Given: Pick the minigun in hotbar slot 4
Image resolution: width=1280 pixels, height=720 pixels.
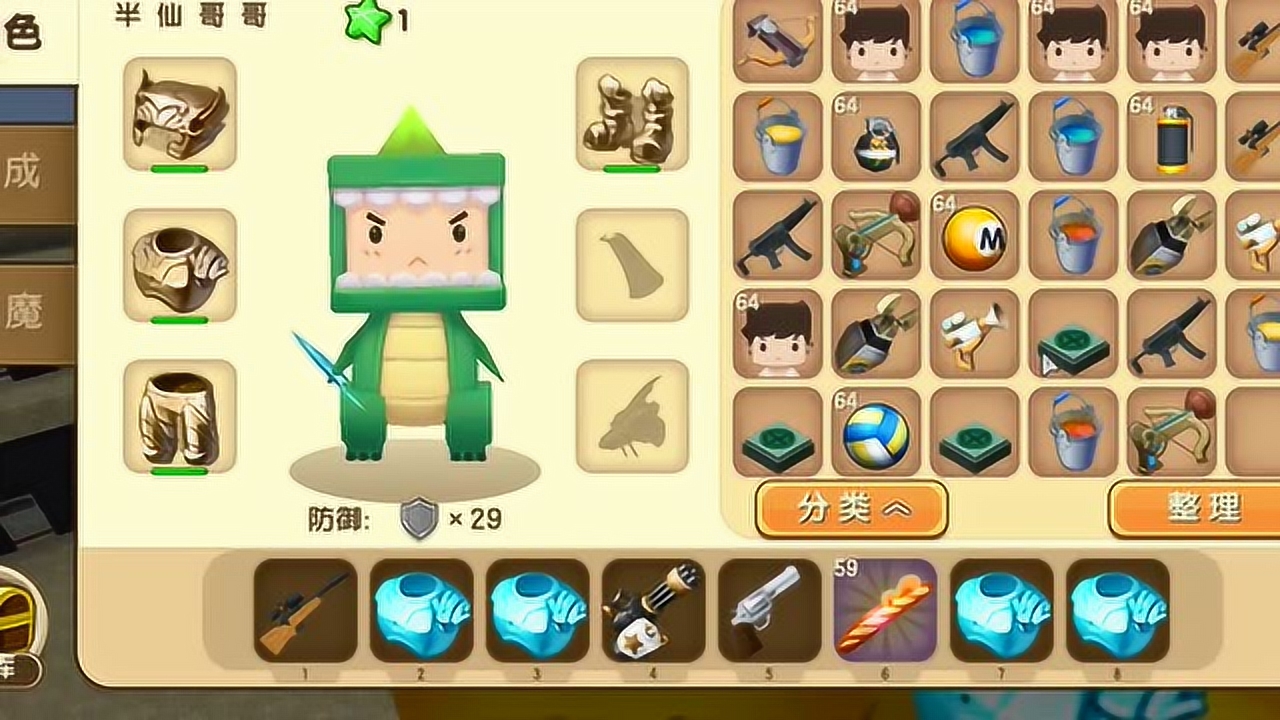Looking at the screenshot, I should point(653,610).
